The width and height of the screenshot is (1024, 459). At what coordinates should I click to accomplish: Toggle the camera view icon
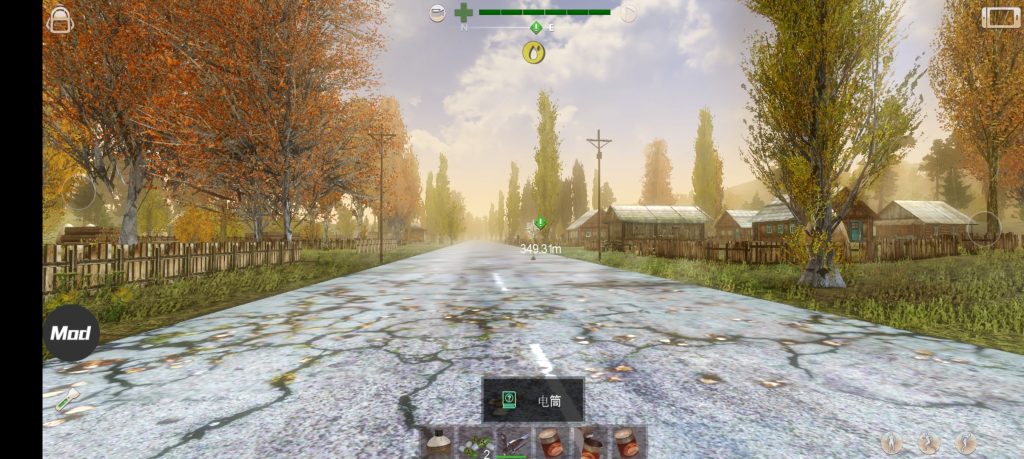click(x=437, y=13)
